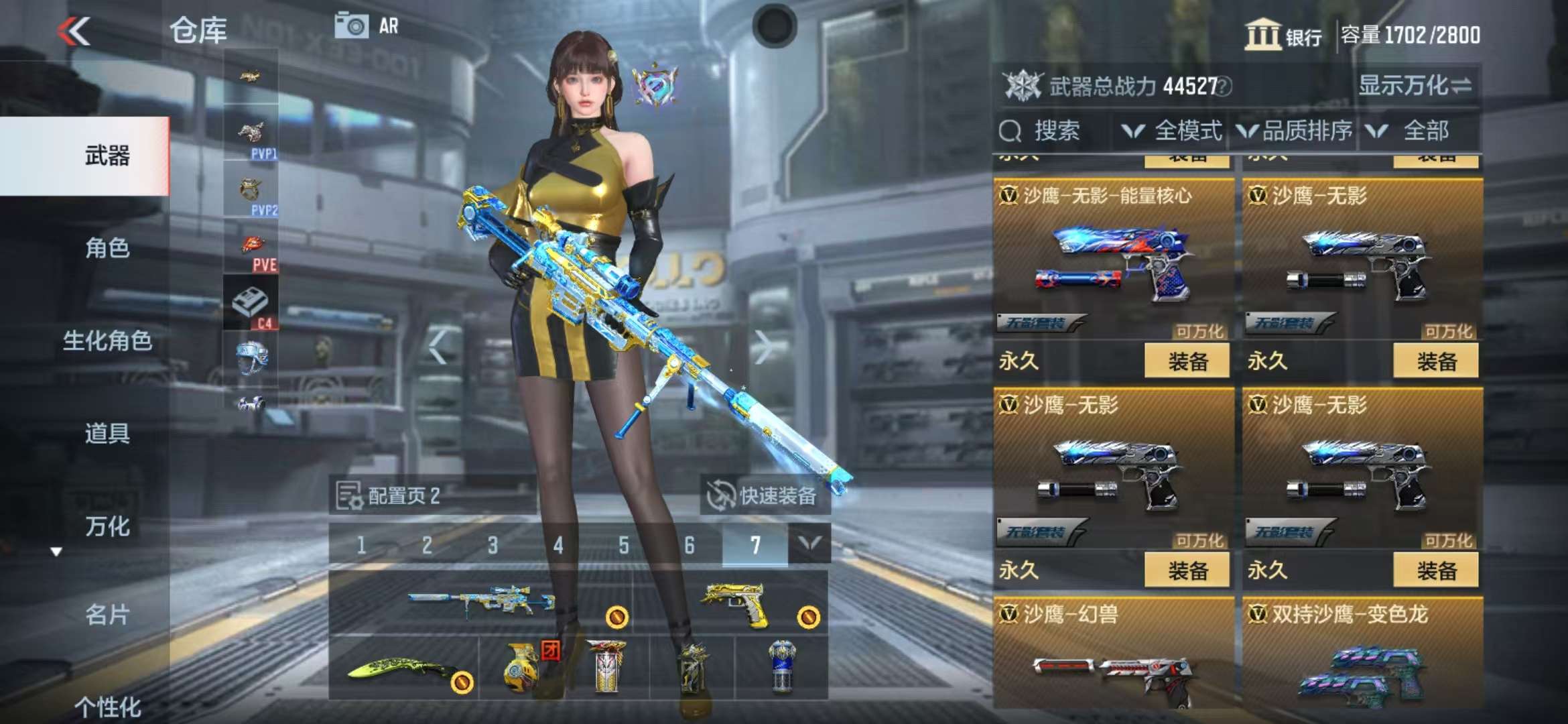The width and height of the screenshot is (1568, 724).
Task: Switch to the 万化 tab
Action: point(107,526)
